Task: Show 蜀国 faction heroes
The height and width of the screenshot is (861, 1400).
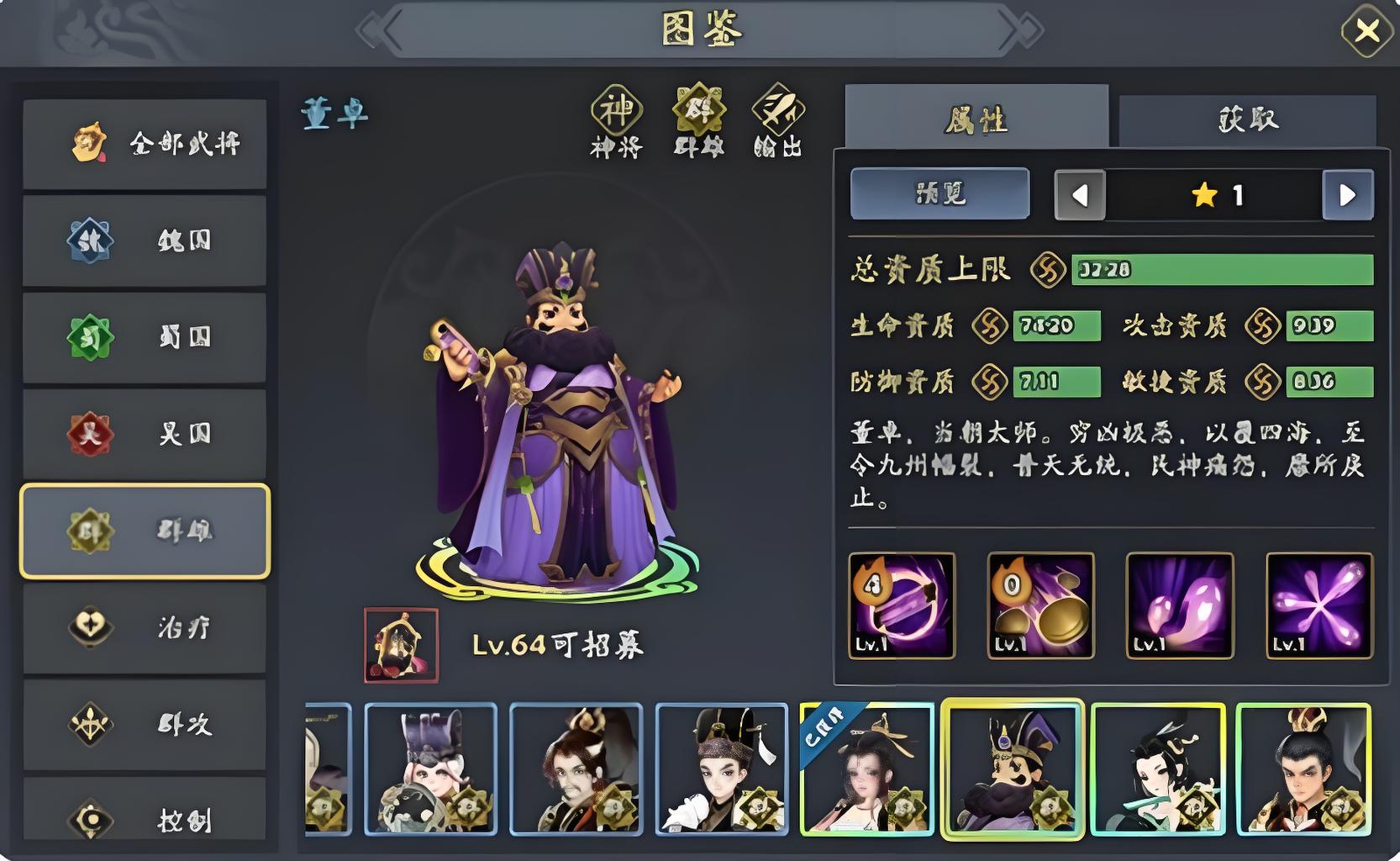Action: click(145, 337)
